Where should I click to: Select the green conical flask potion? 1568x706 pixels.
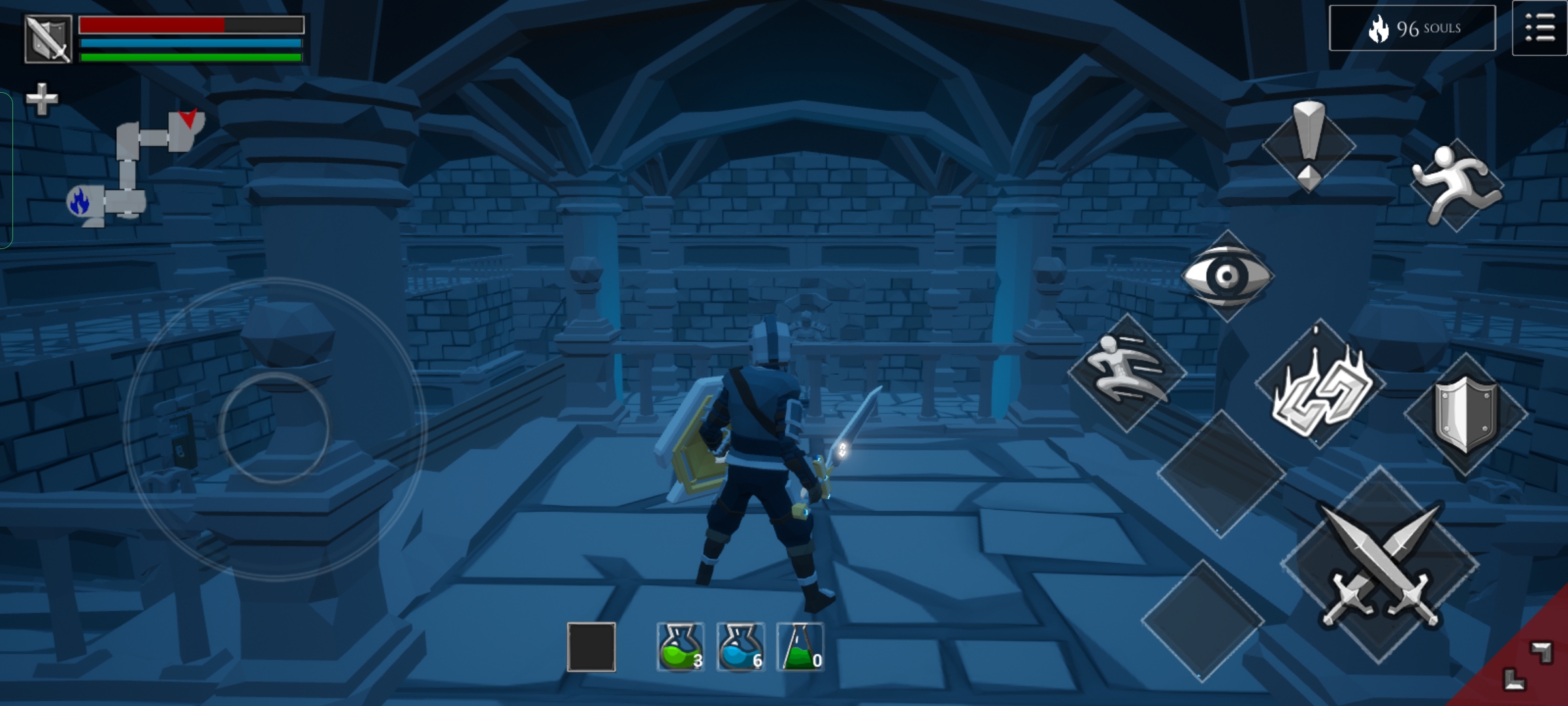(800, 647)
